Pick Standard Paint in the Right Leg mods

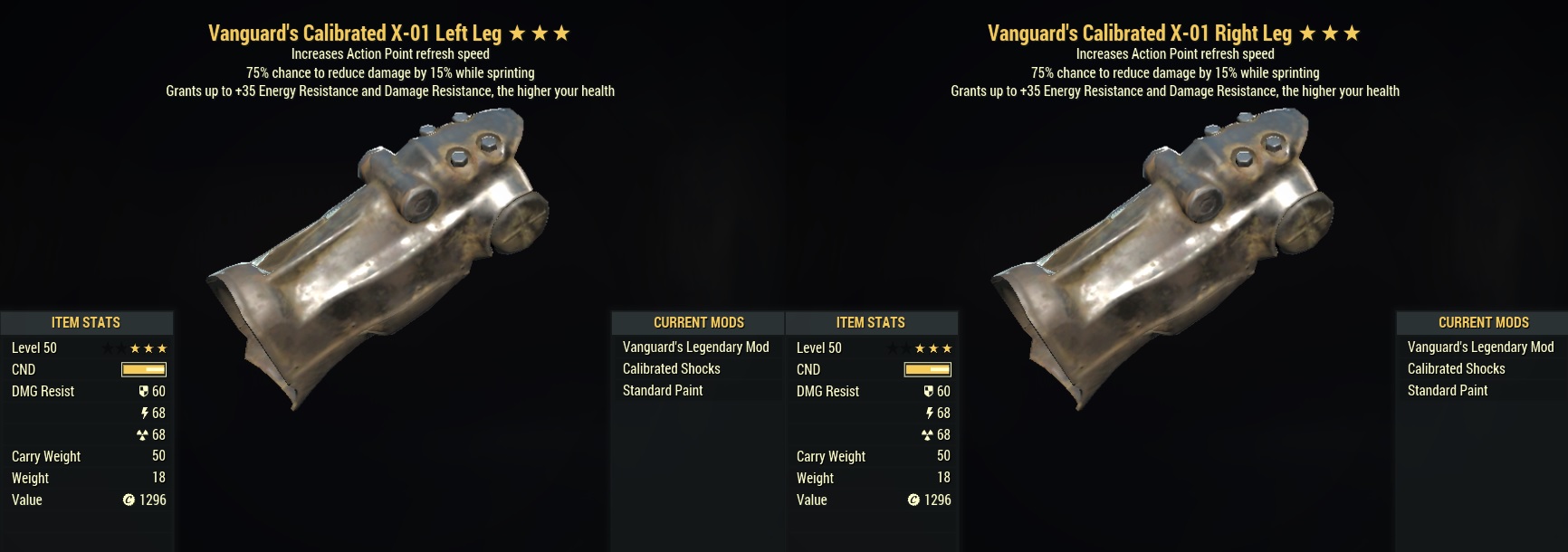click(x=1447, y=390)
